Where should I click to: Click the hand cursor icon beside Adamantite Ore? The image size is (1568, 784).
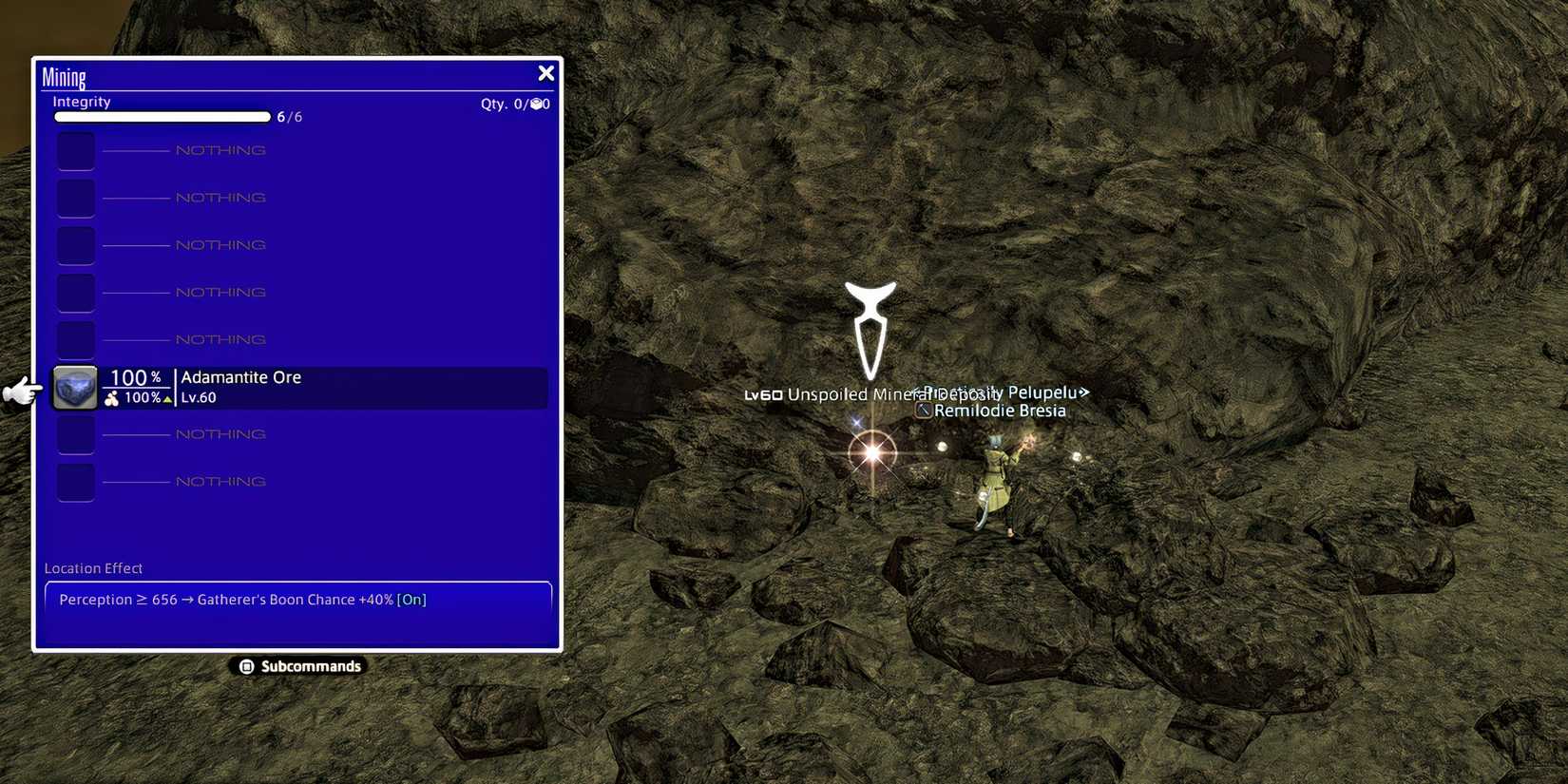[19, 390]
